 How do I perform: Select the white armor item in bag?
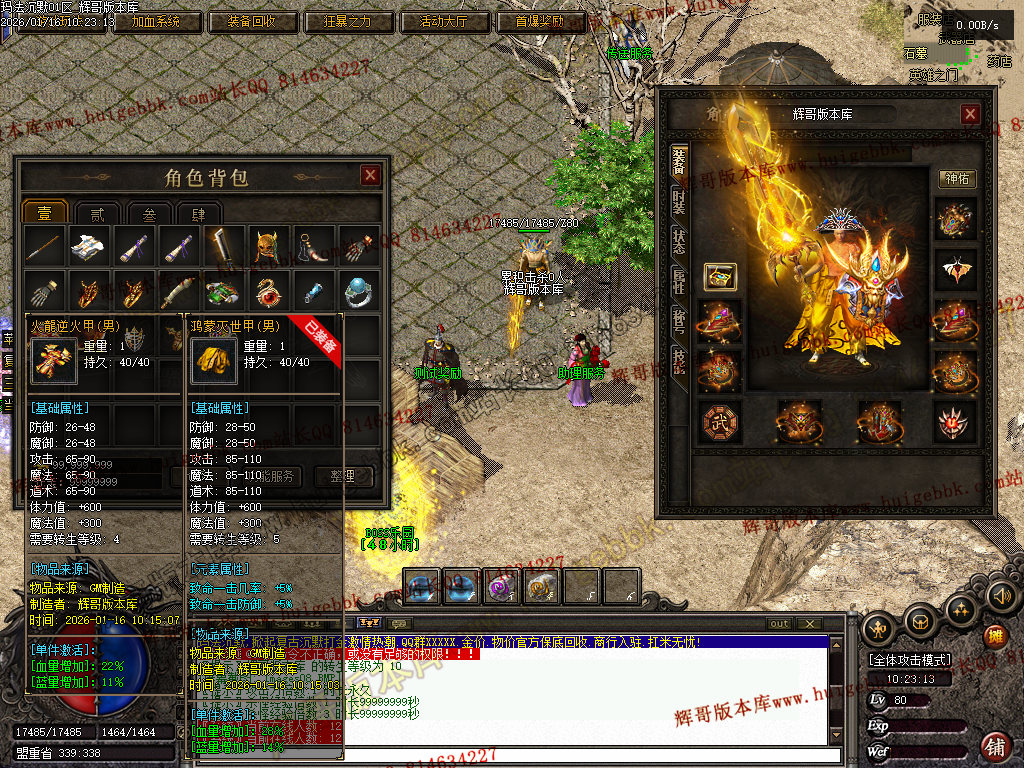(x=88, y=246)
